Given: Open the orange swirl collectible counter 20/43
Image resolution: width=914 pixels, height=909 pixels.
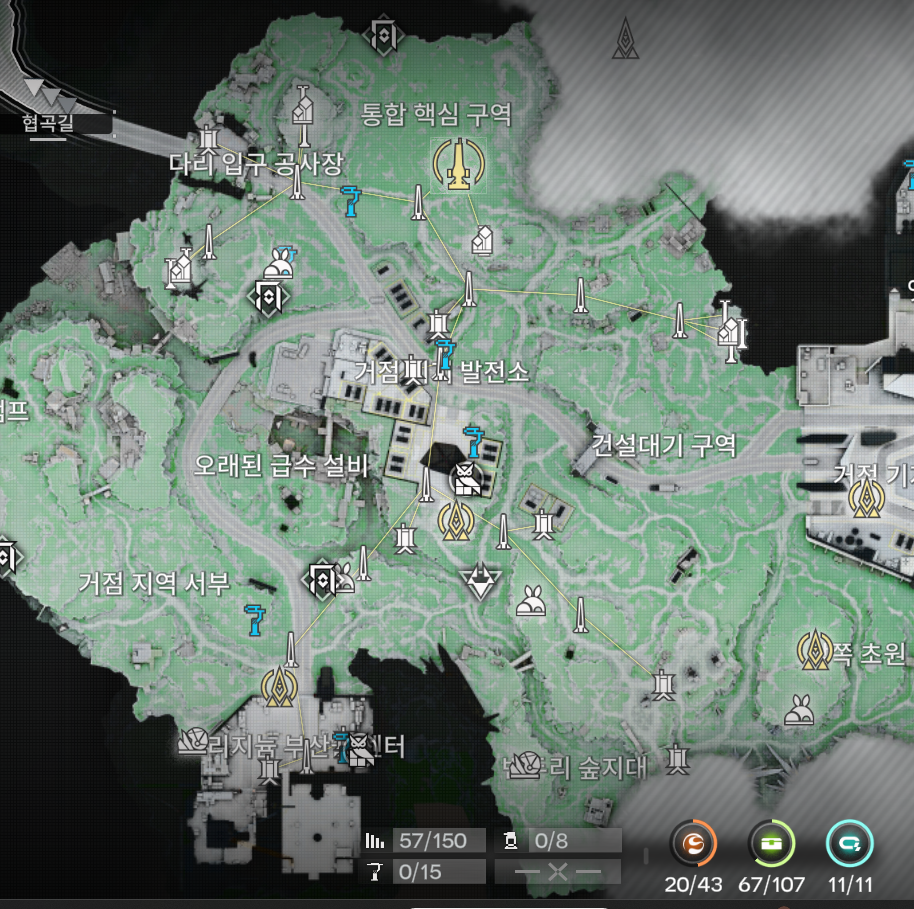Looking at the screenshot, I should [693, 845].
